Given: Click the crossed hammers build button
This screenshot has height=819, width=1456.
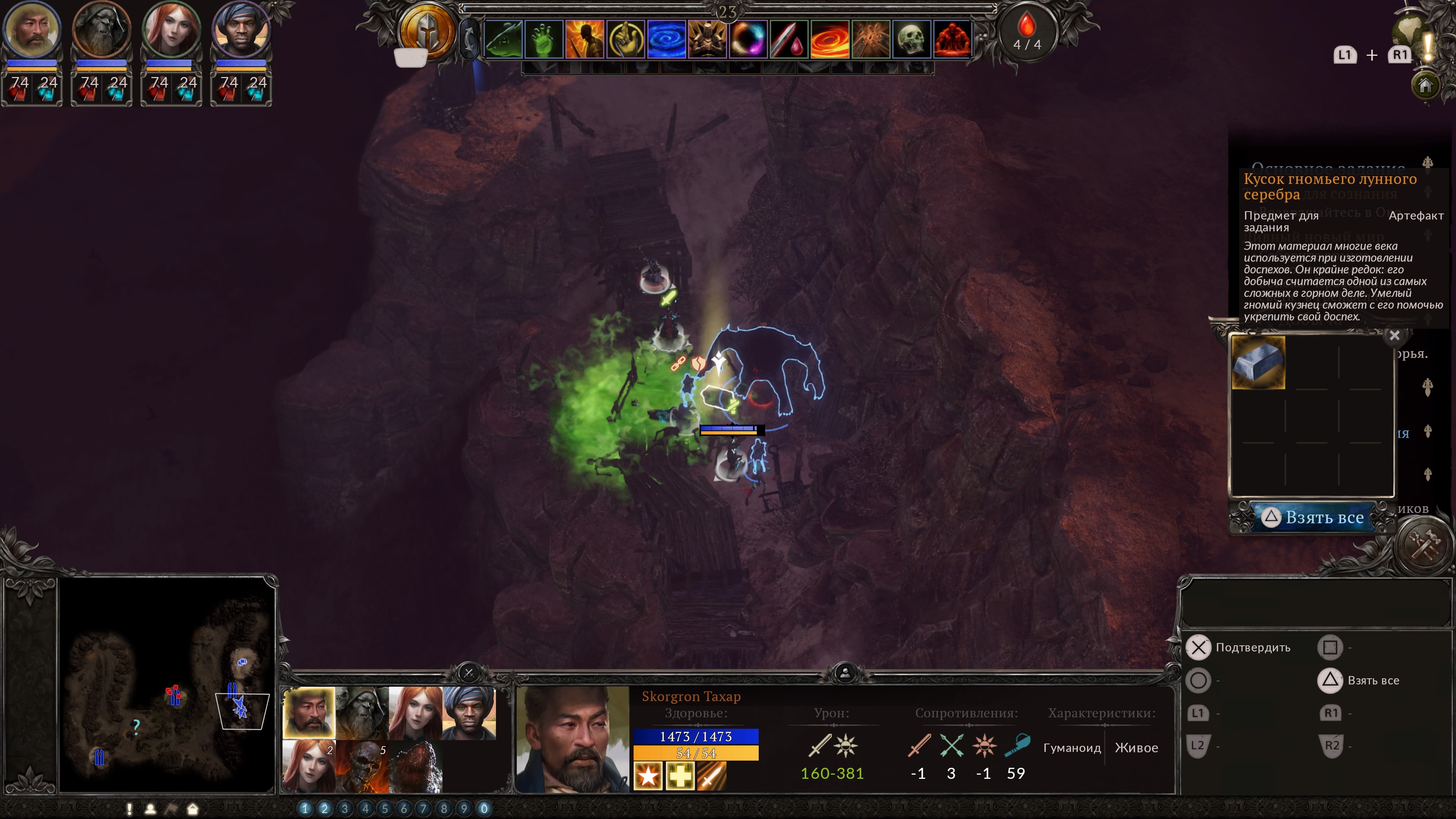Looking at the screenshot, I should (1425, 545).
